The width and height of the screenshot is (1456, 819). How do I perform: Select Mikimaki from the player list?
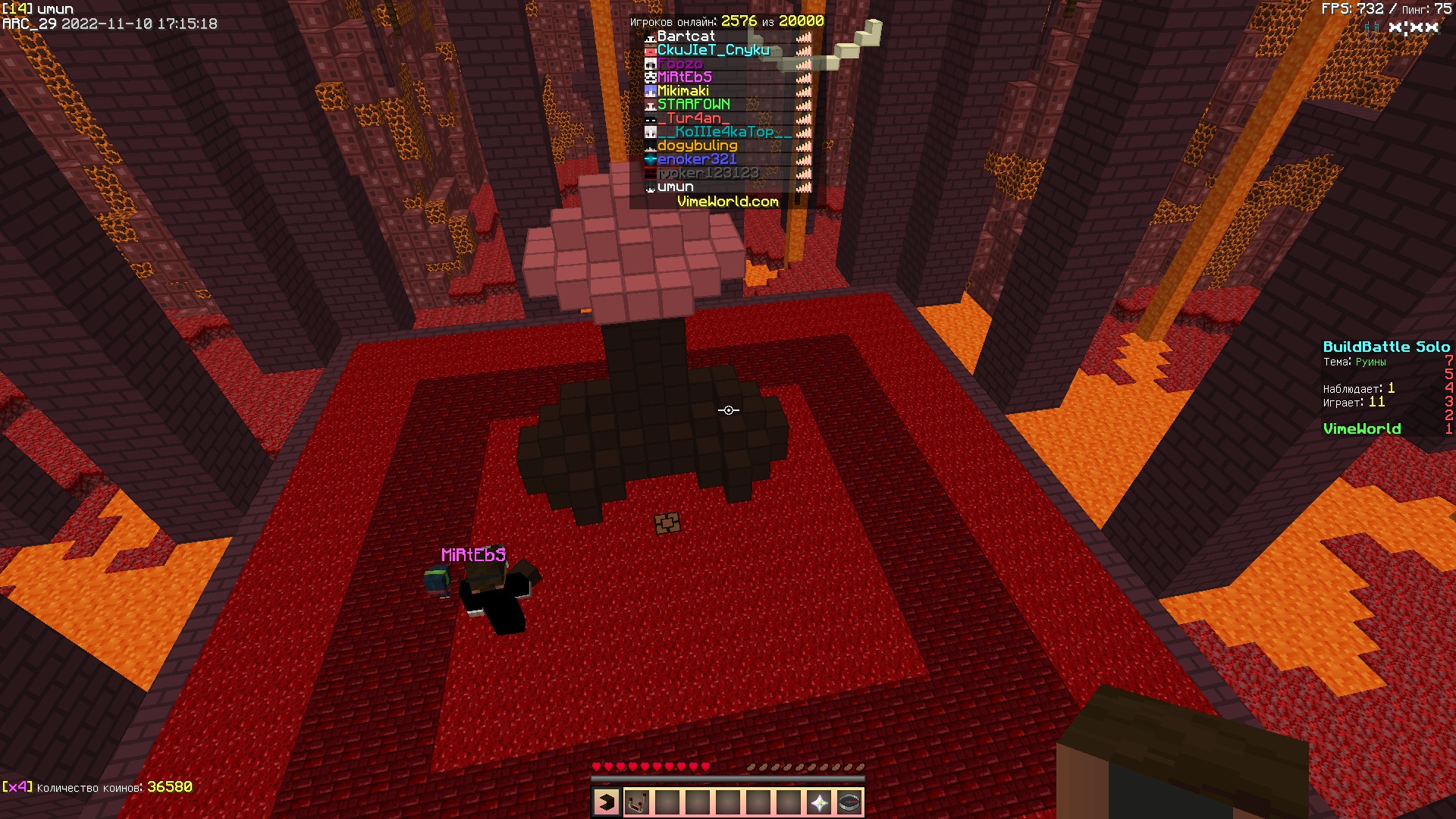pyautogui.click(x=682, y=91)
